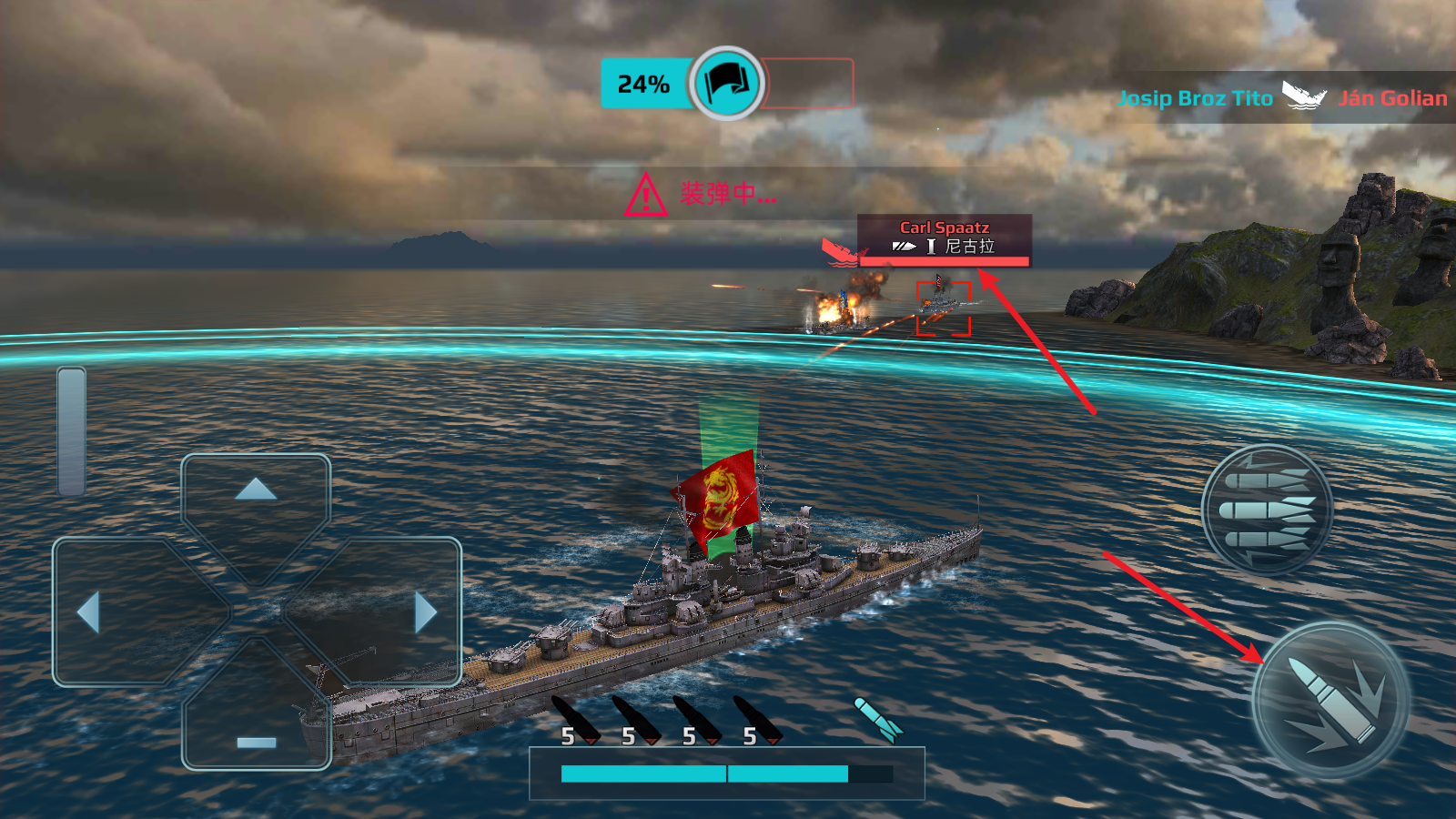
Task: Fire the main cannon shell button
Action: [1330, 701]
